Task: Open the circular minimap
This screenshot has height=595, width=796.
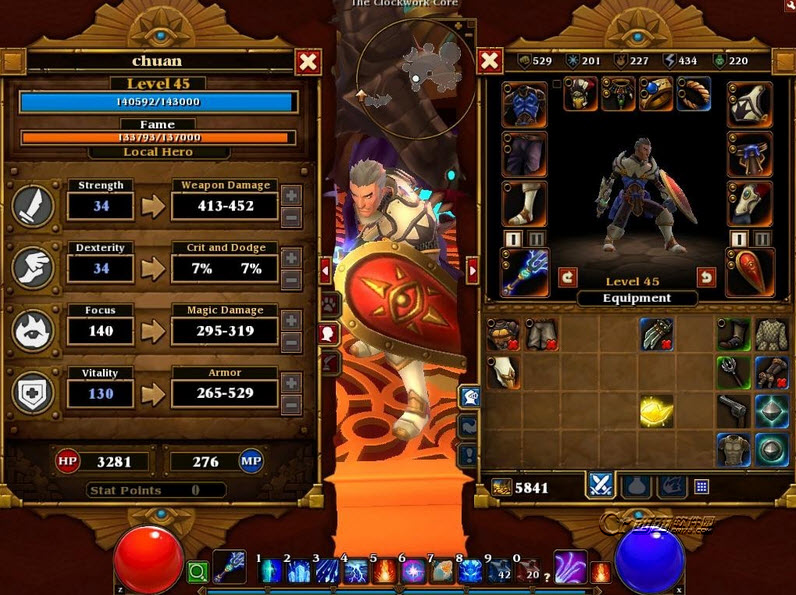Action: 415,66
